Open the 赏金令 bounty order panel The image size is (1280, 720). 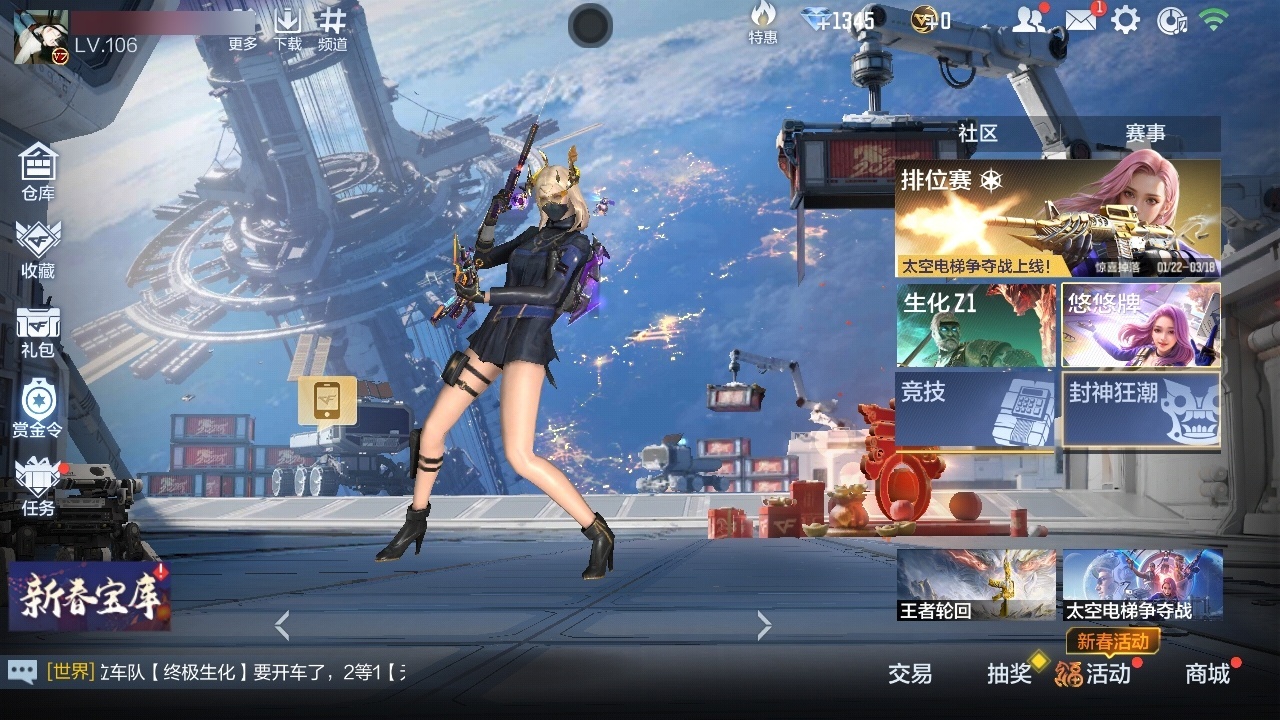pos(37,410)
